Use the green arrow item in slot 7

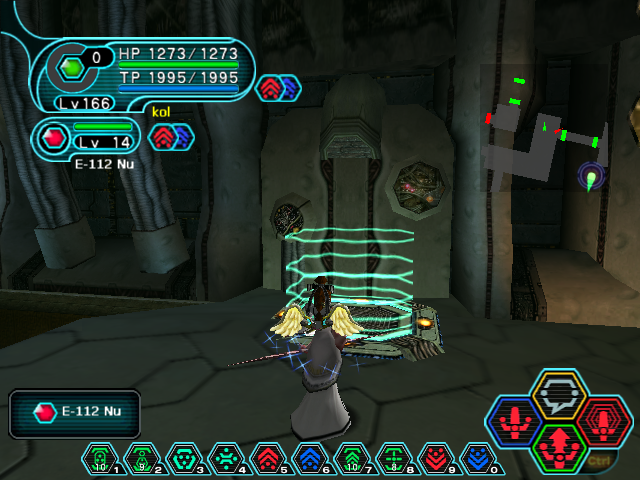click(353, 458)
